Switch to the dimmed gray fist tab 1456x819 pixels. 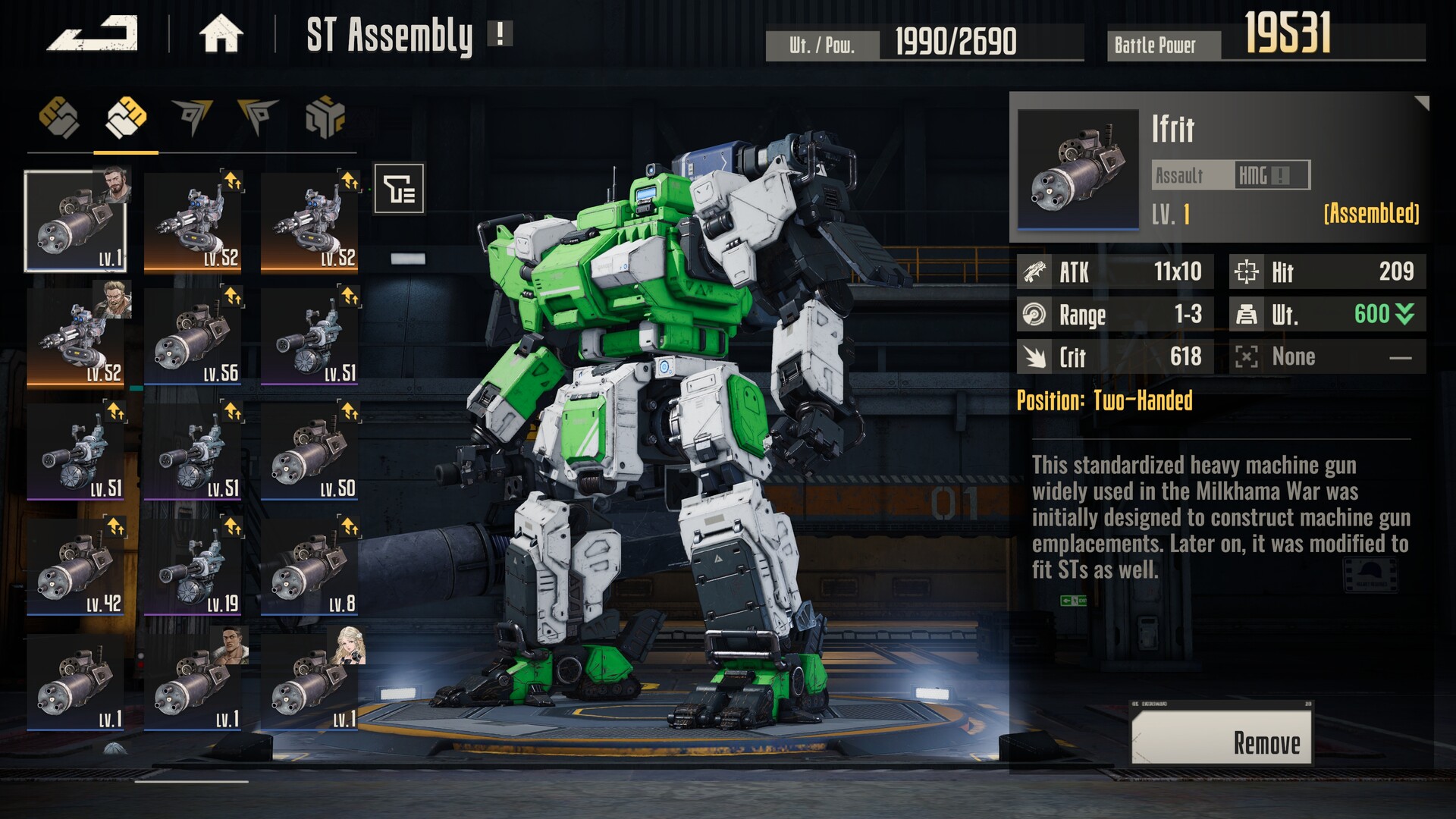(59, 118)
